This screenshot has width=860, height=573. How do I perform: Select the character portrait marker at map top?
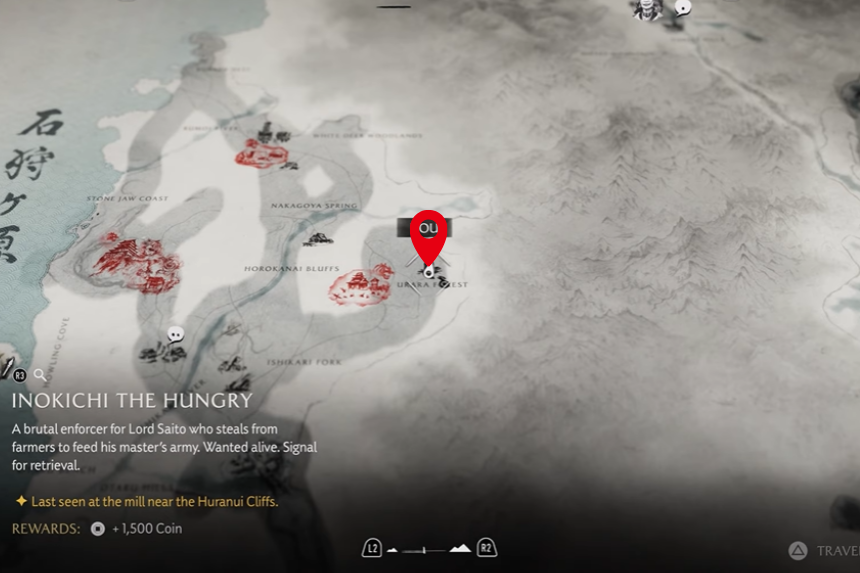pyautogui.click(x=648, y=9)
